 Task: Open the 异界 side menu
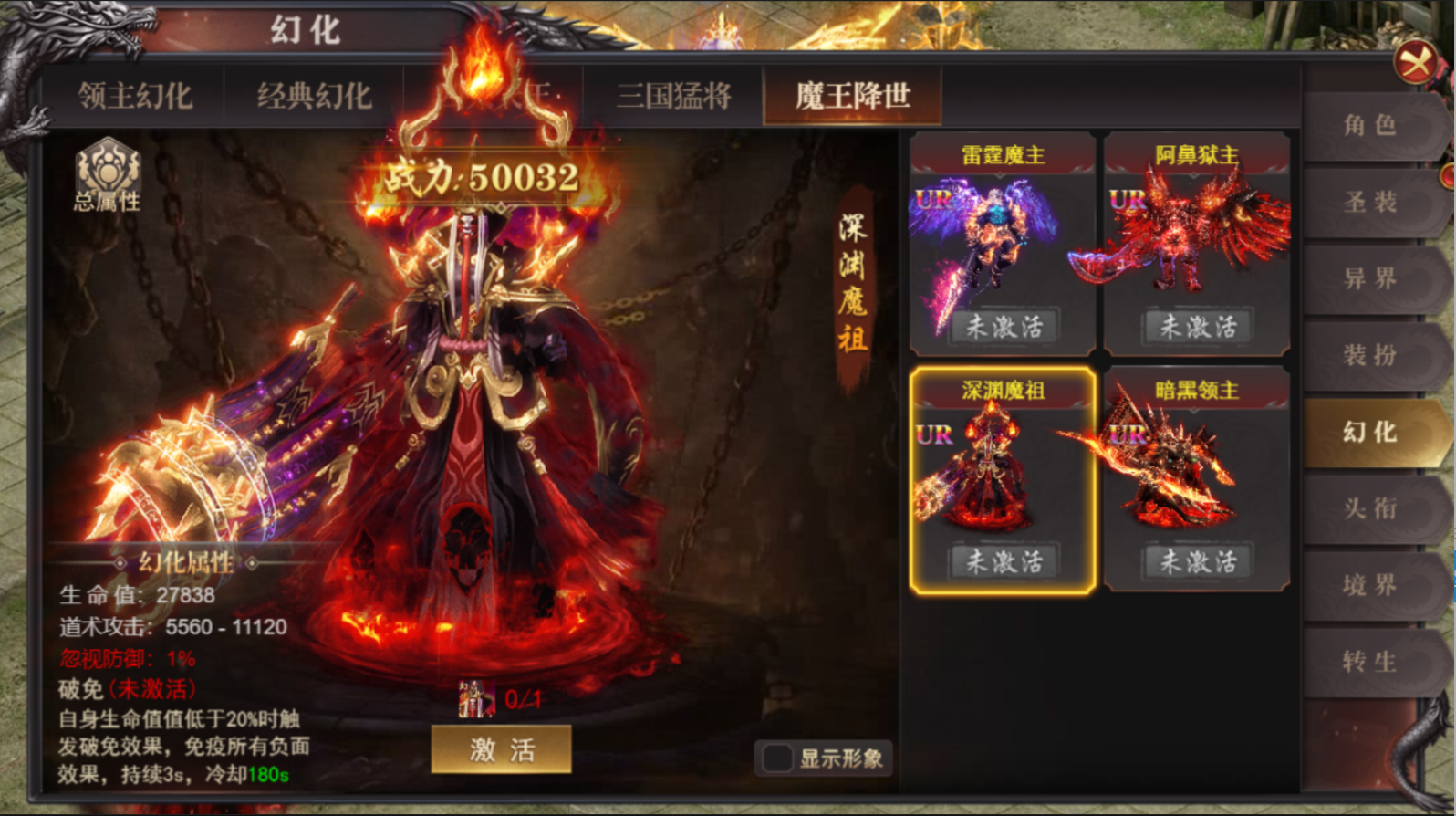tap(1368, 278)
